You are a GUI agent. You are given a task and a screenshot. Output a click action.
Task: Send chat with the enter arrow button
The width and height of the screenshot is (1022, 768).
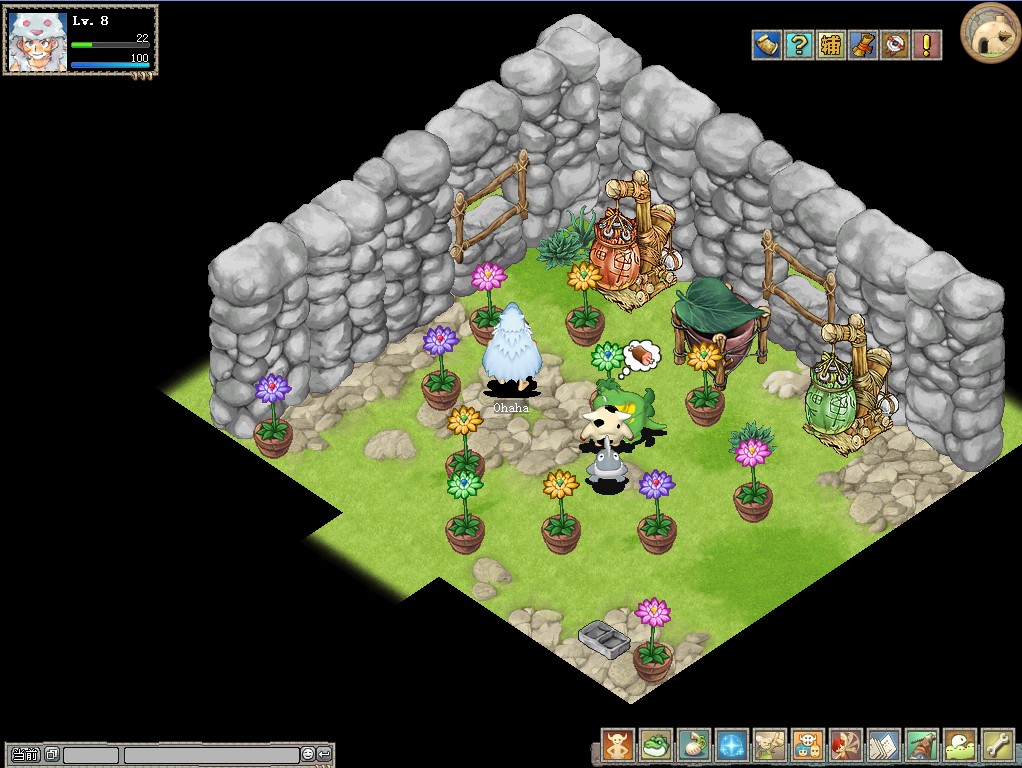[x=324, y=754]
